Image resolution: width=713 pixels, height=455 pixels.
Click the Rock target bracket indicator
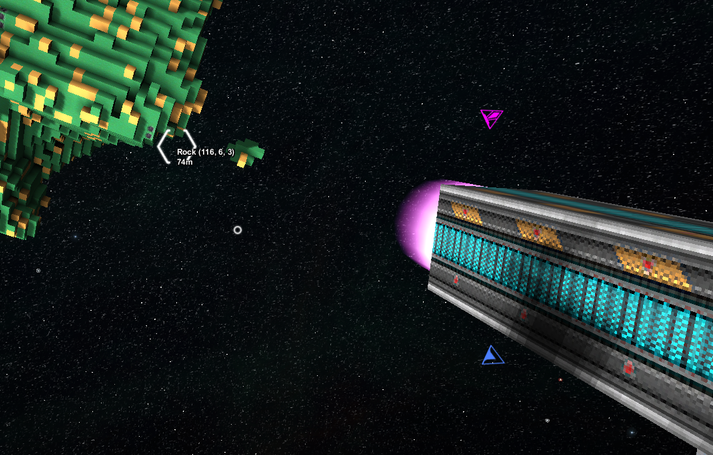[176, 146]
